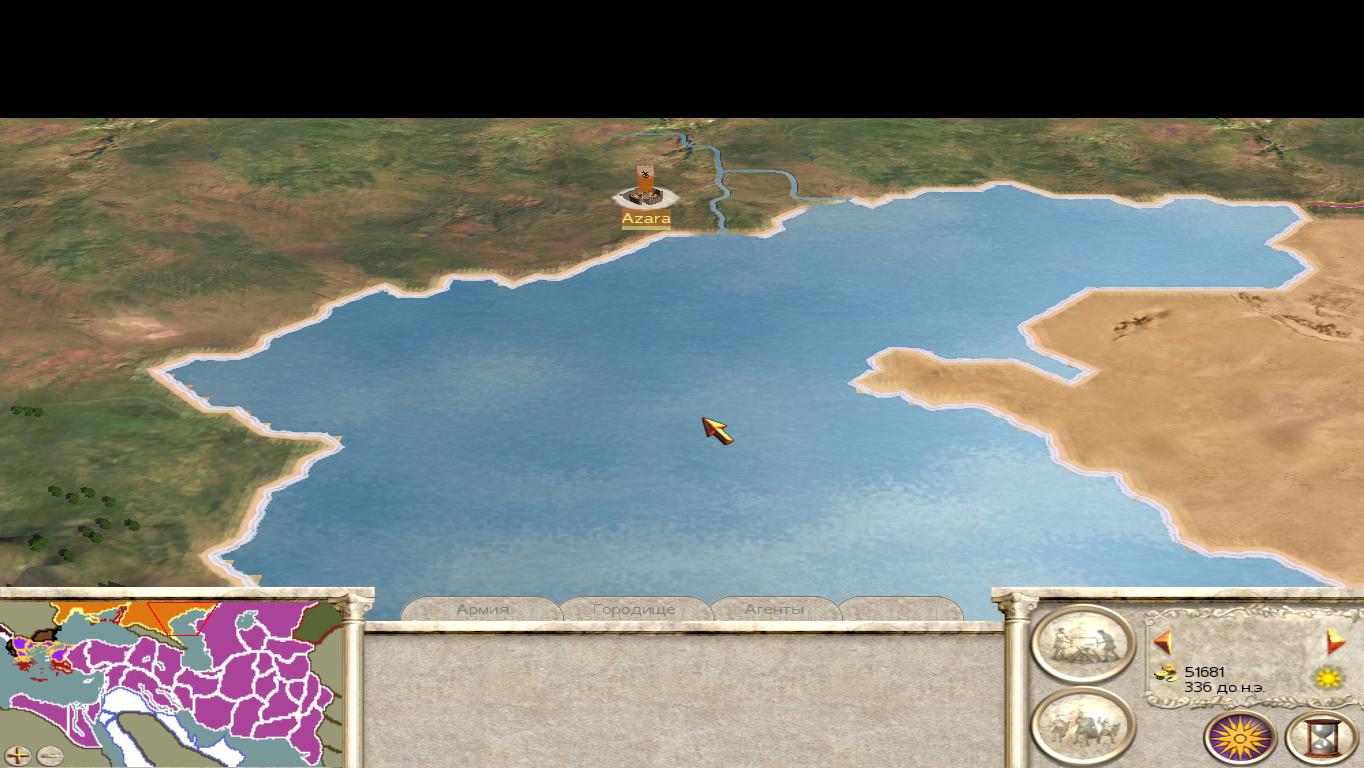Select the previous item with left red arrow

(1163, 641)
